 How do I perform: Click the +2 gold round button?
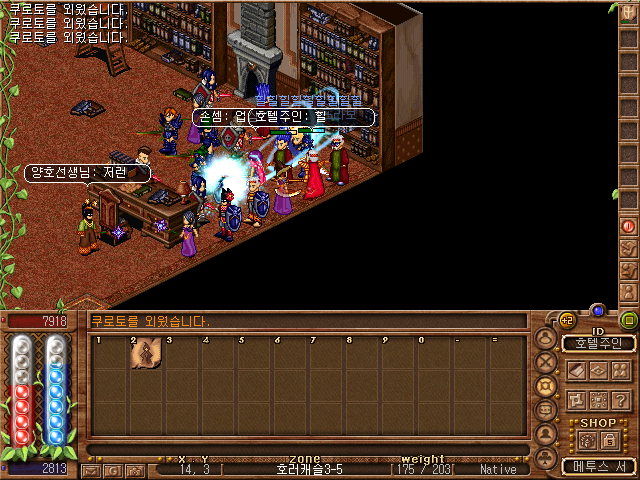pyautogui.click(x=565, y=320)
